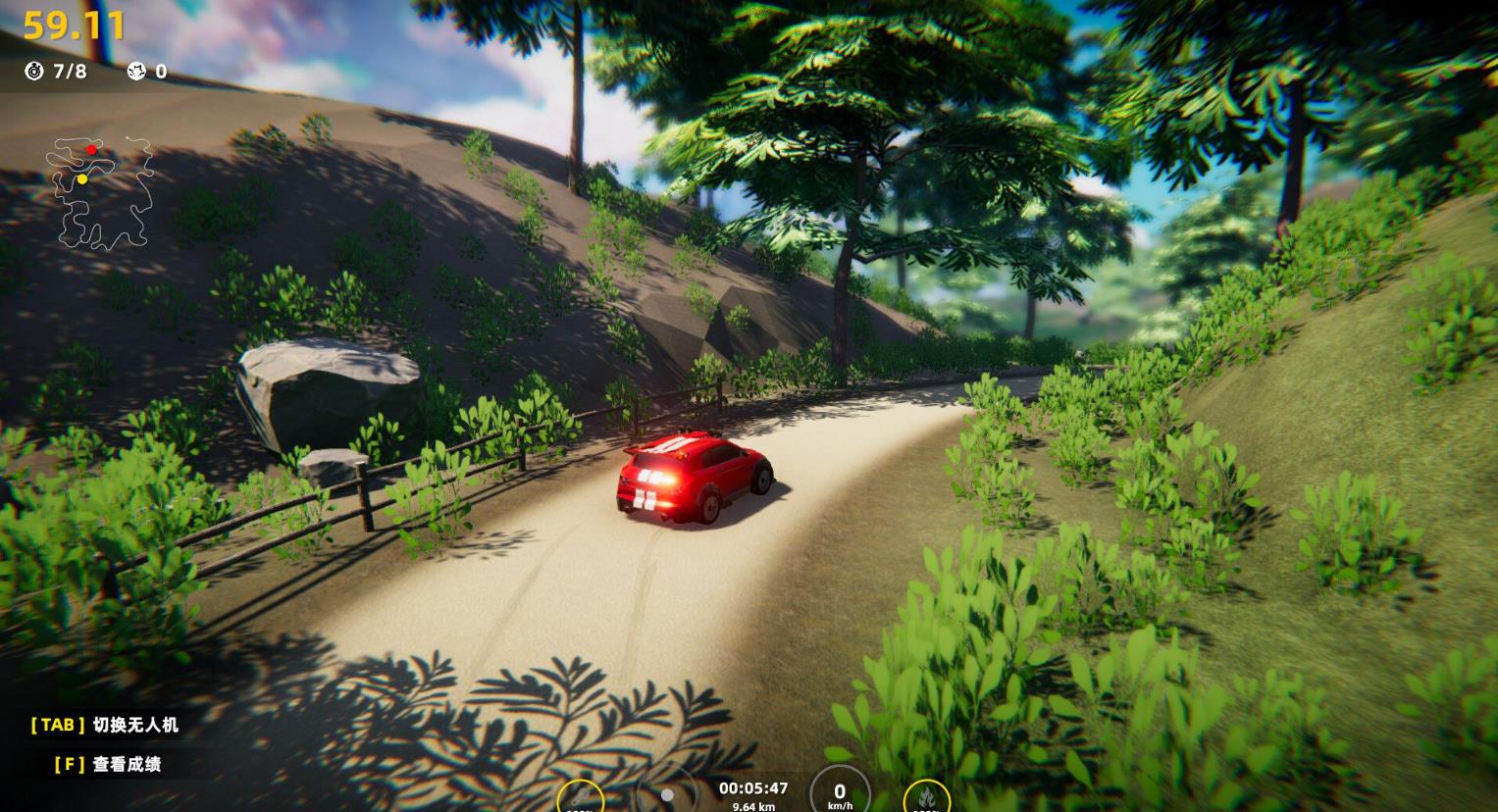Click the track outline minimap
Viewport: 1498px width, 812px height.
click(103, 193)
